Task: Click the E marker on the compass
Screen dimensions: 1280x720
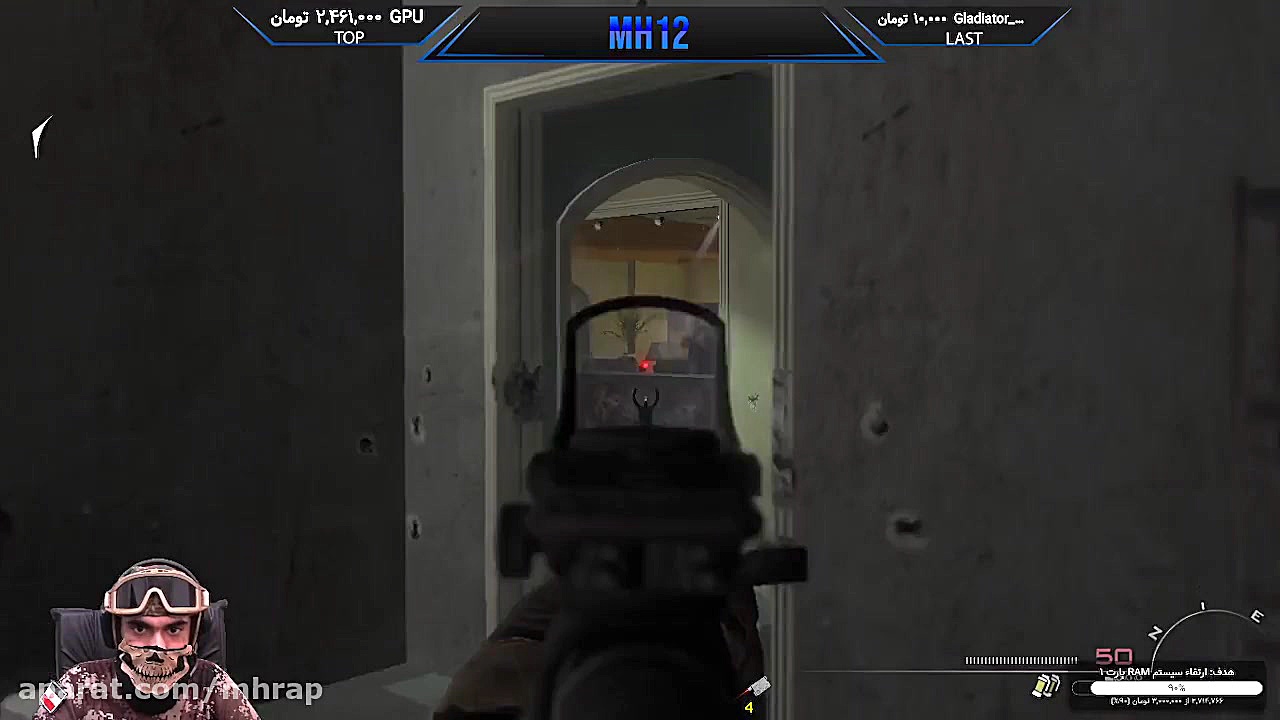Action: (1257, 617)
